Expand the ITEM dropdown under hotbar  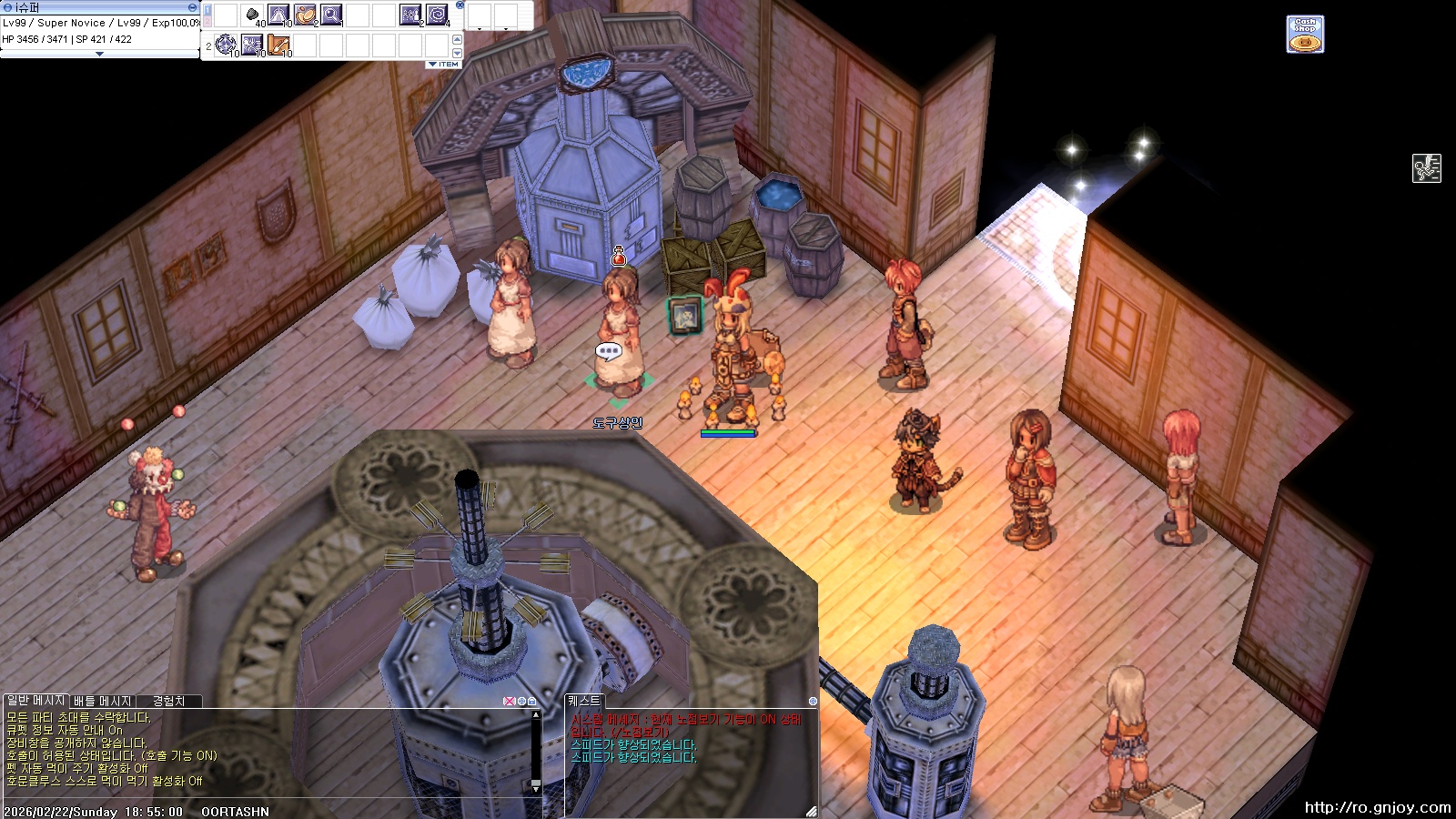[444, 65]
